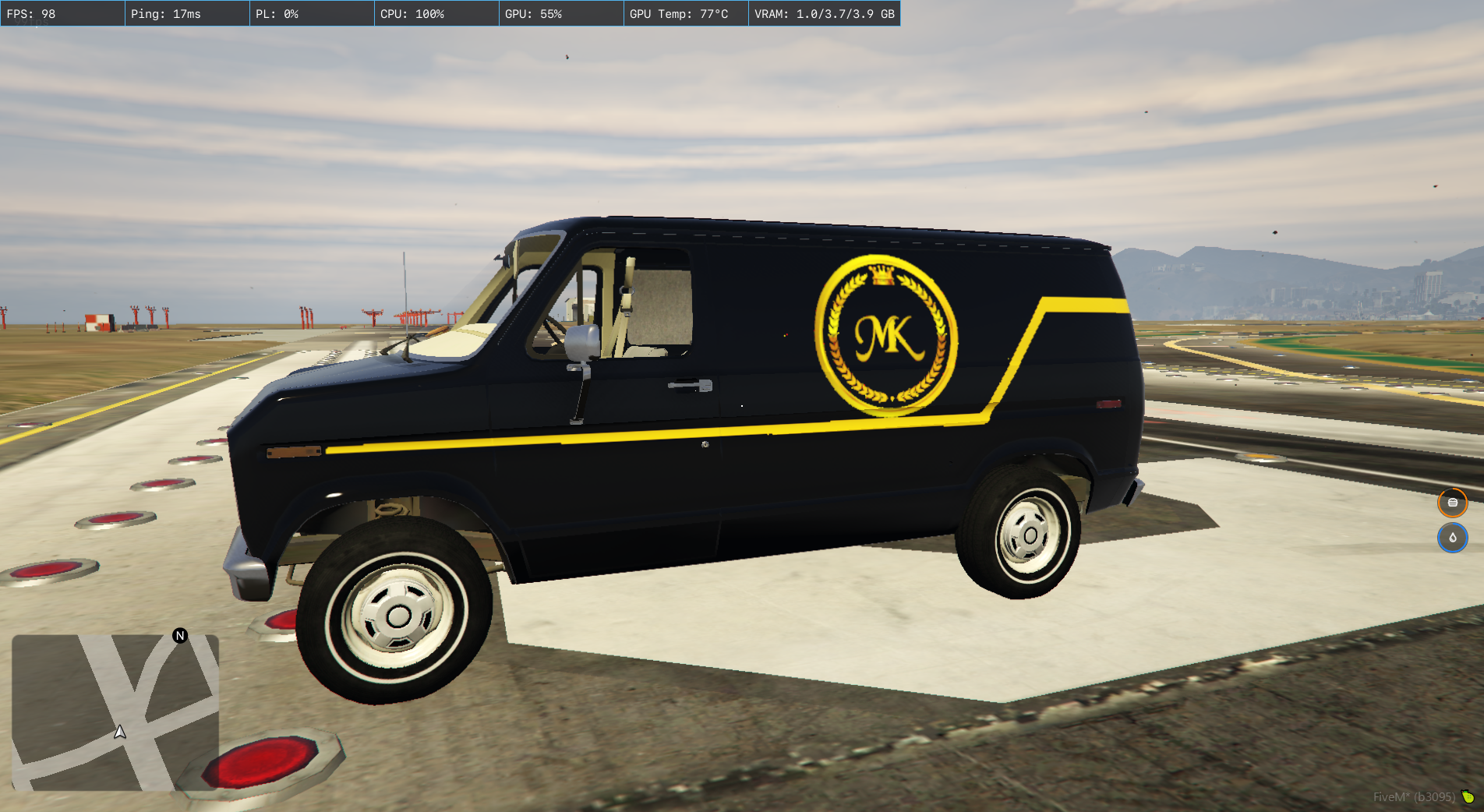Screen dimensions: 1484x812
Task: Click the FiveM snail icon in the corner
Action: pos(1468,796)
